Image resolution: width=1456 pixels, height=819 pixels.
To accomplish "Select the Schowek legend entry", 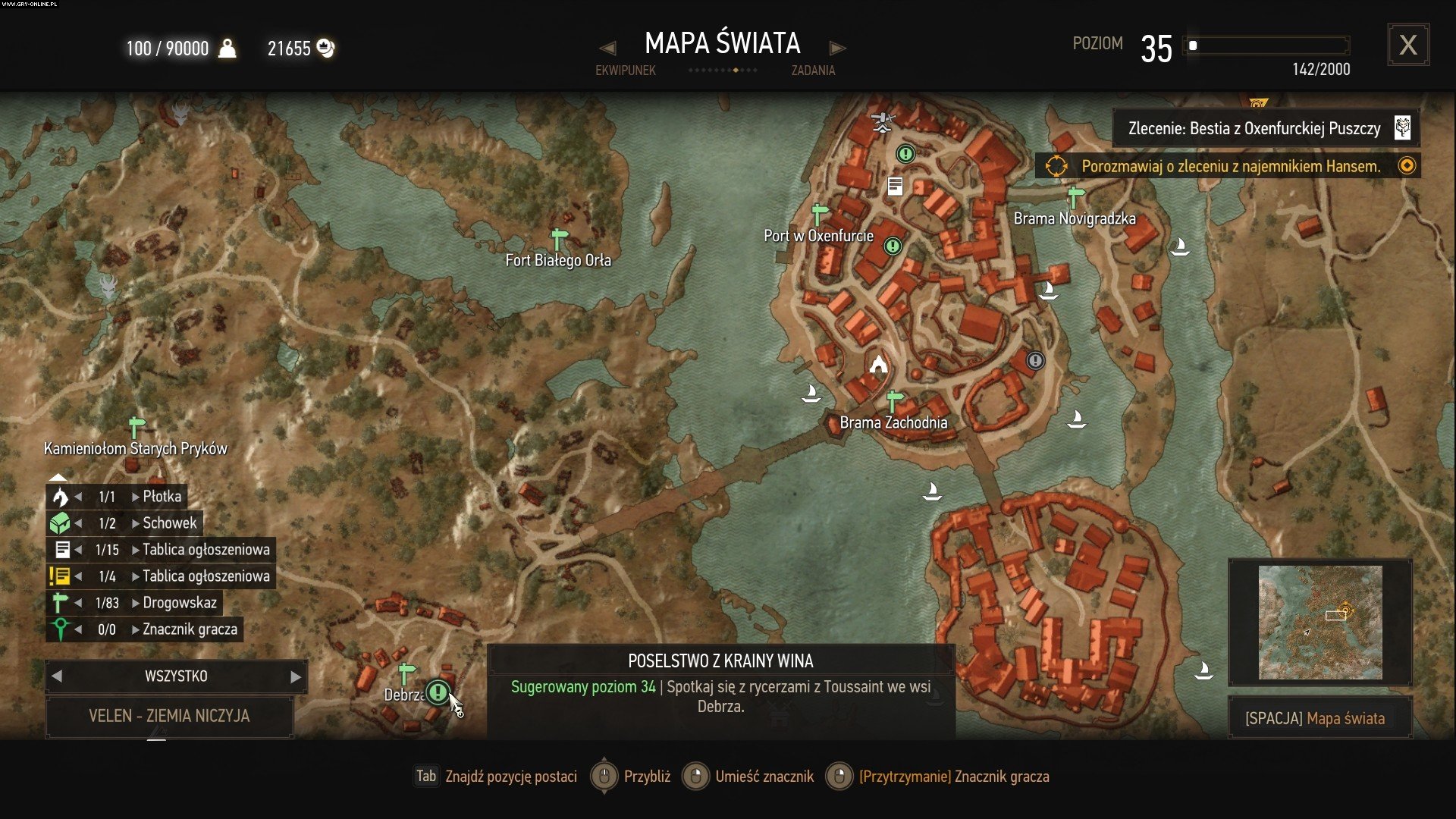I will pyautogui.click(x=169, y=523).
